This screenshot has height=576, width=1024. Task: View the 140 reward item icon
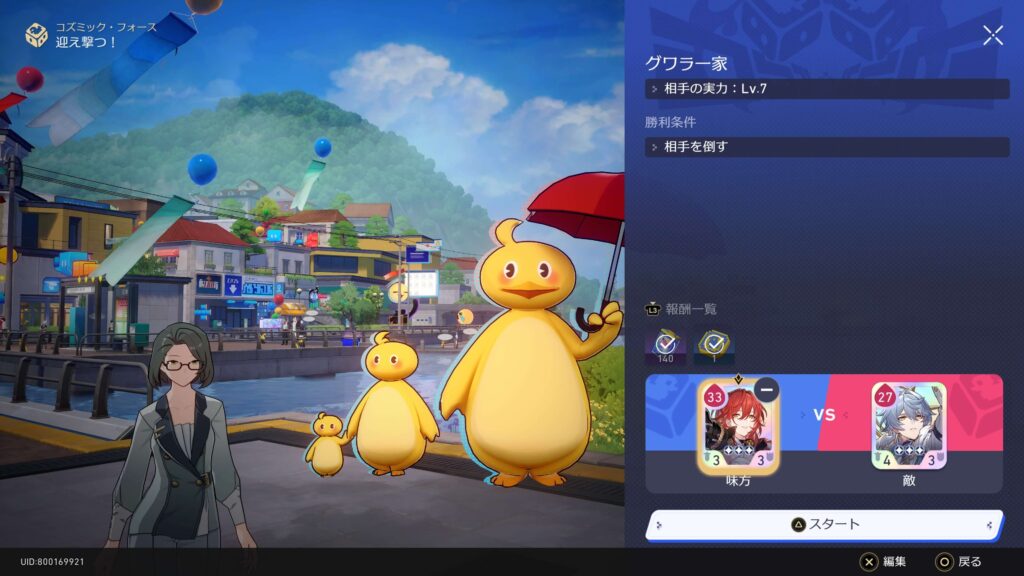click(665, 346)
